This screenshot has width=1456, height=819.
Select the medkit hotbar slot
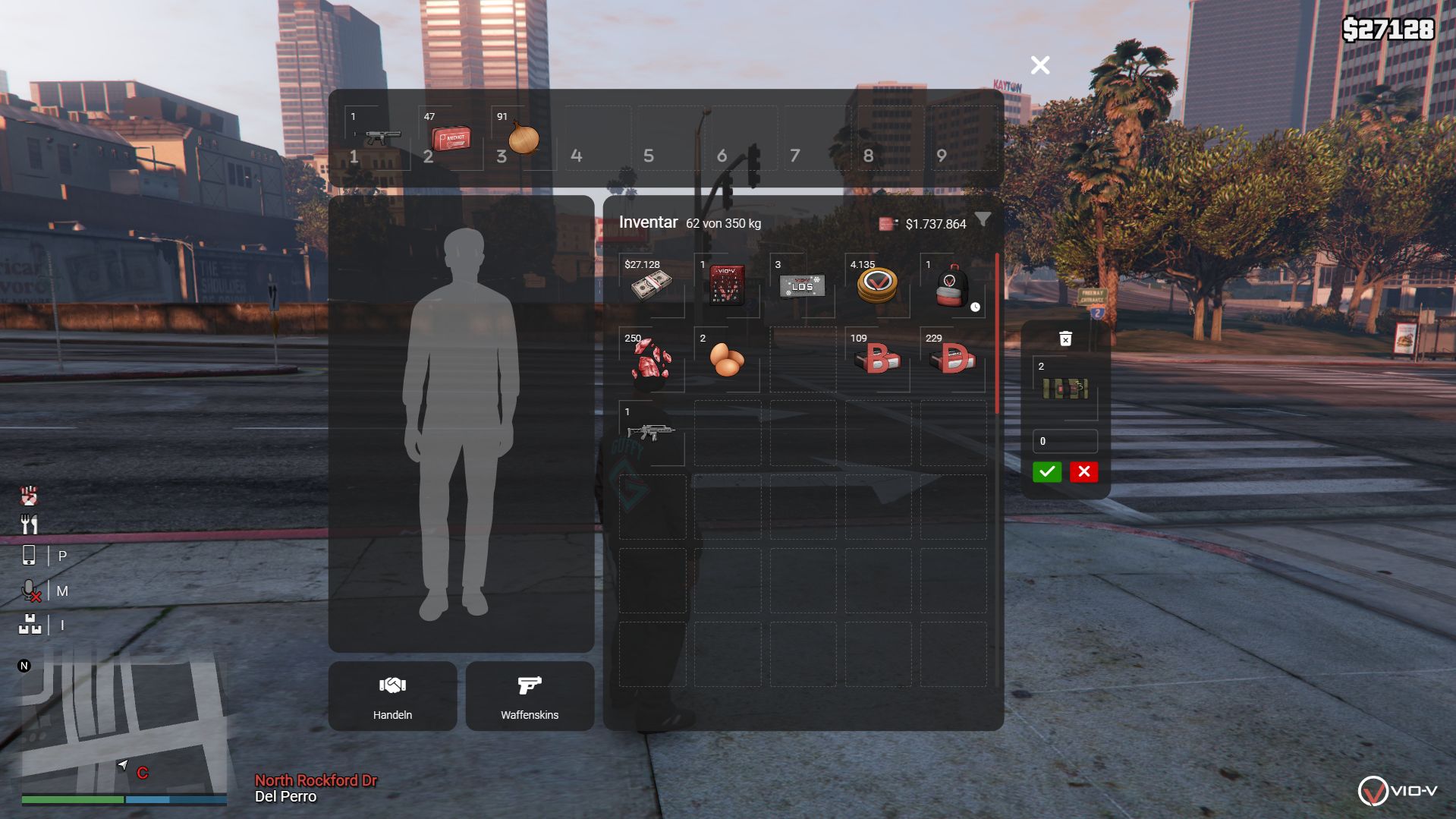click(x=451, y=138)
